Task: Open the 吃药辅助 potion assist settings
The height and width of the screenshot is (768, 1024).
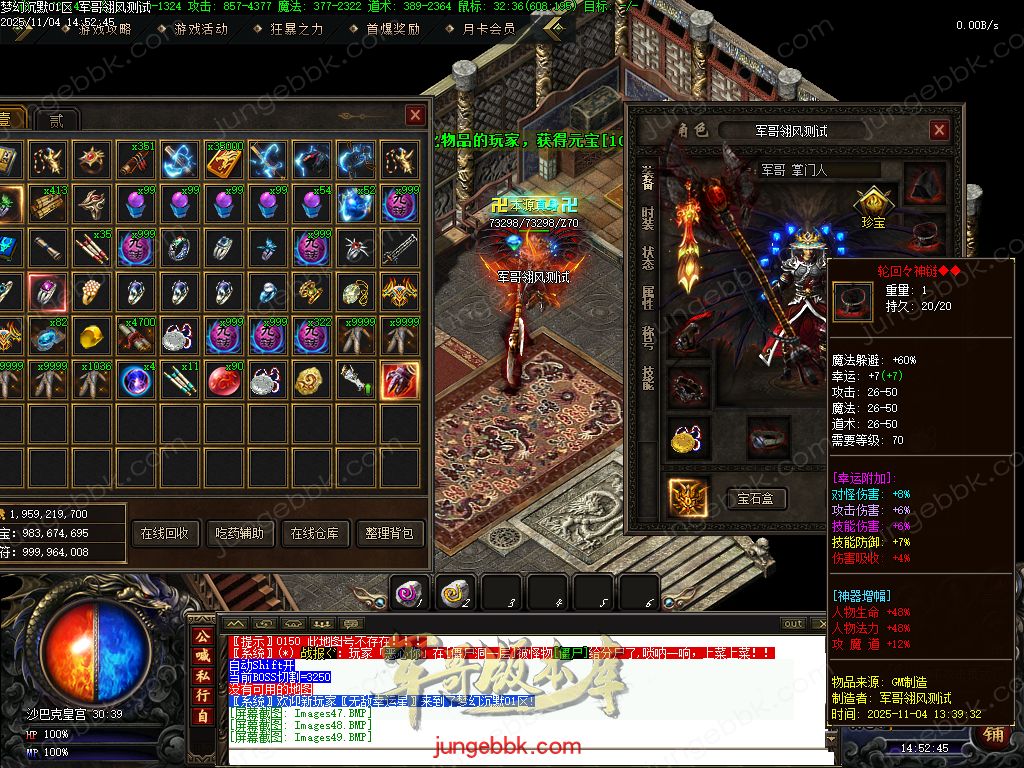Action: (x=240, y=533)
